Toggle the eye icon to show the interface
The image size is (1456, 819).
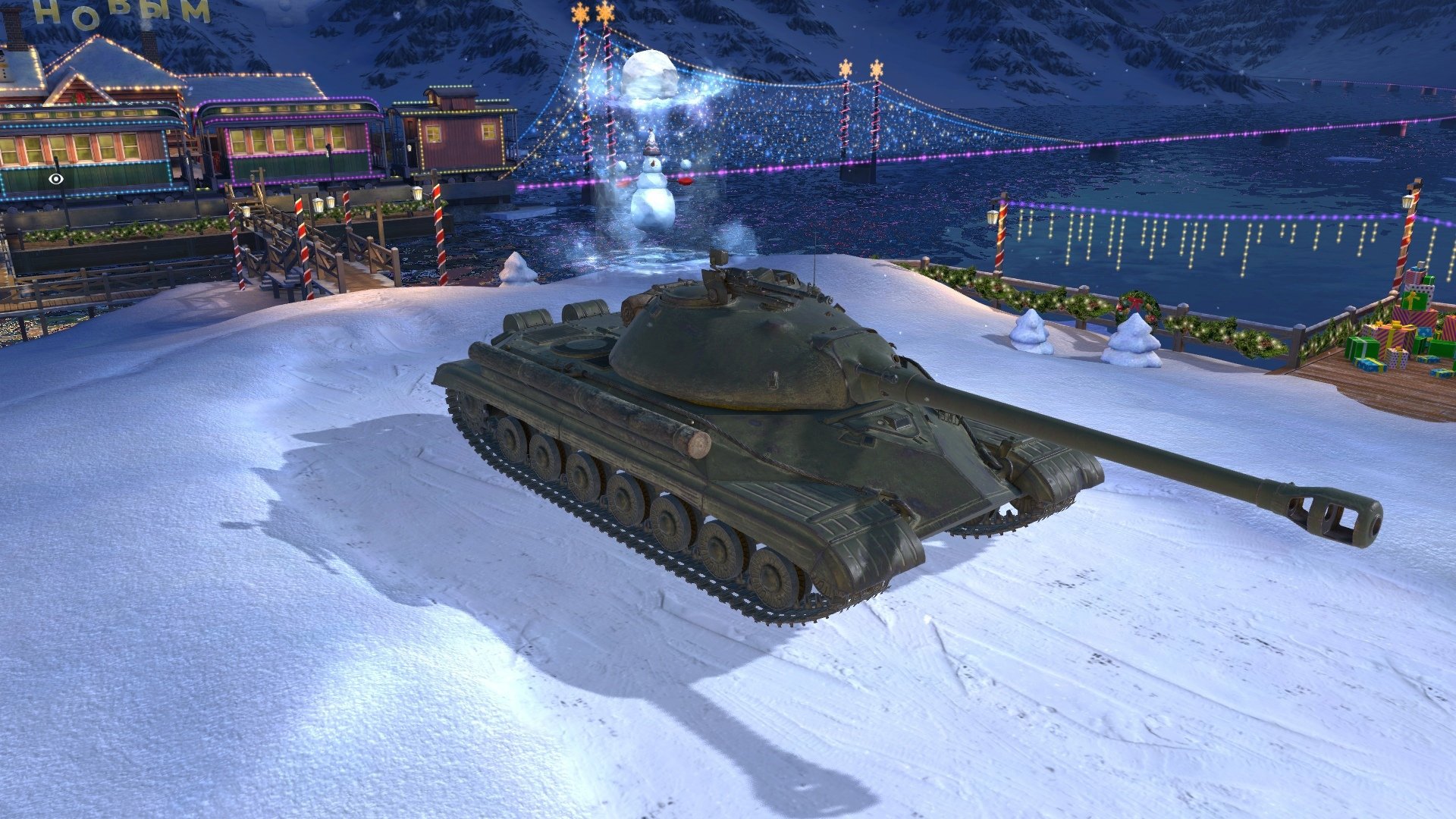(55, 179)
